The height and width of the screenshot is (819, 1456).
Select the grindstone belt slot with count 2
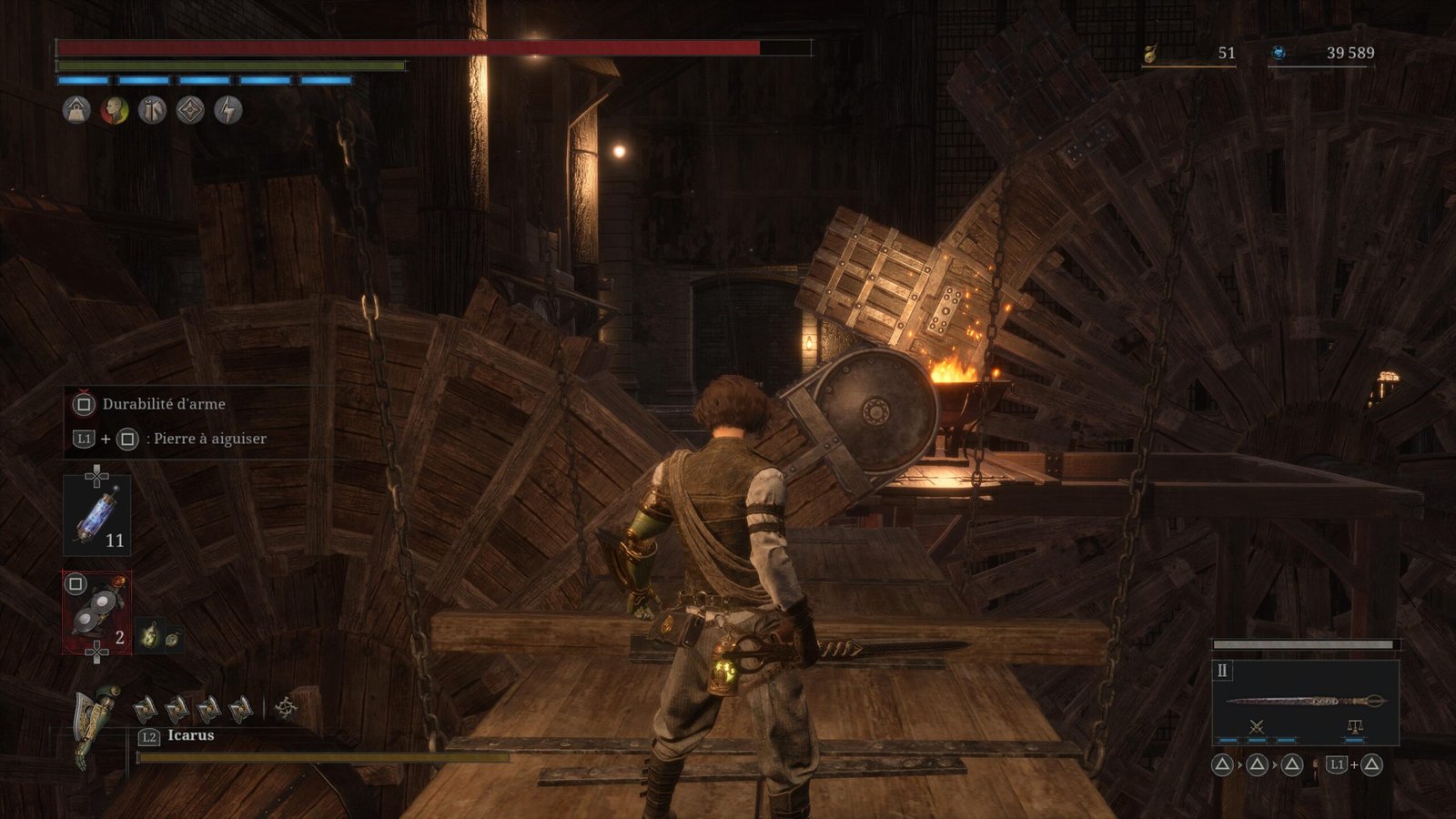pos(96,613)
